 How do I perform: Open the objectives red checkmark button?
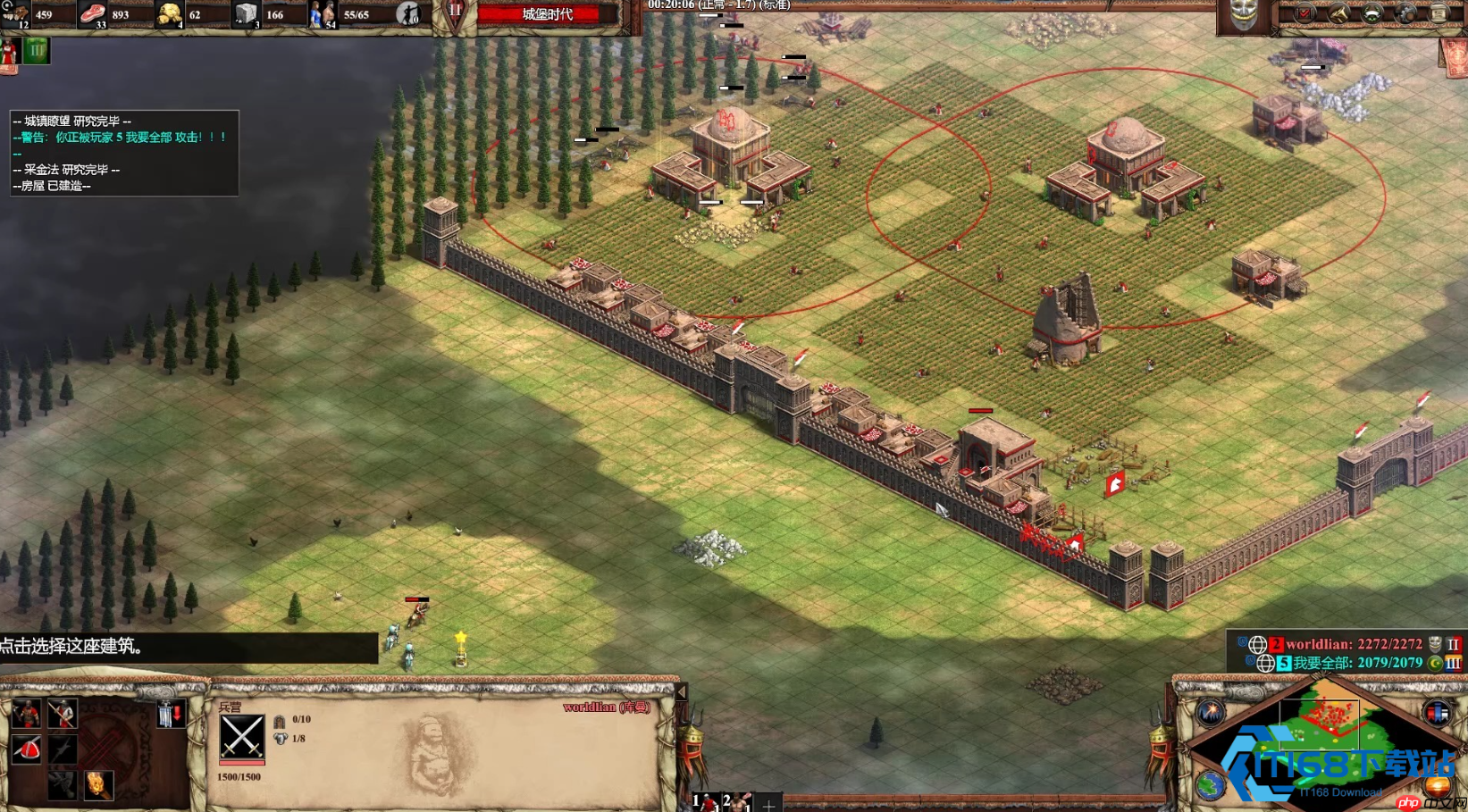point(1305,13)
